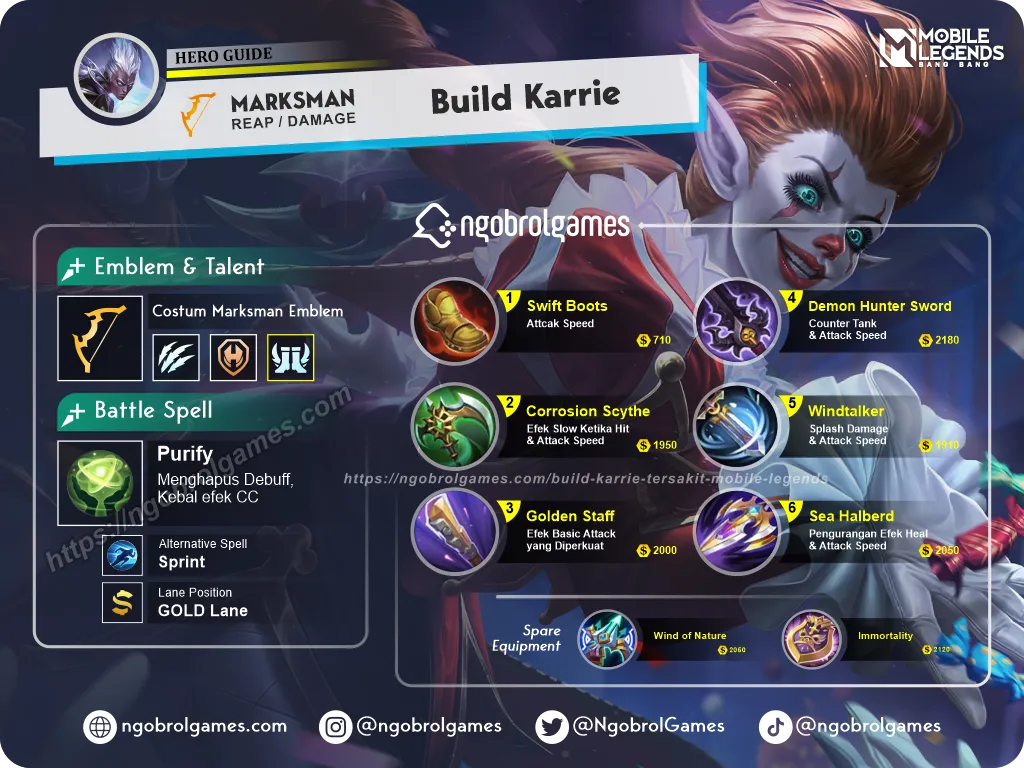Screen dimensions: 1024x768
Task: Visit the Instagram @ngobrolgames handle
Action: point(411,727)
